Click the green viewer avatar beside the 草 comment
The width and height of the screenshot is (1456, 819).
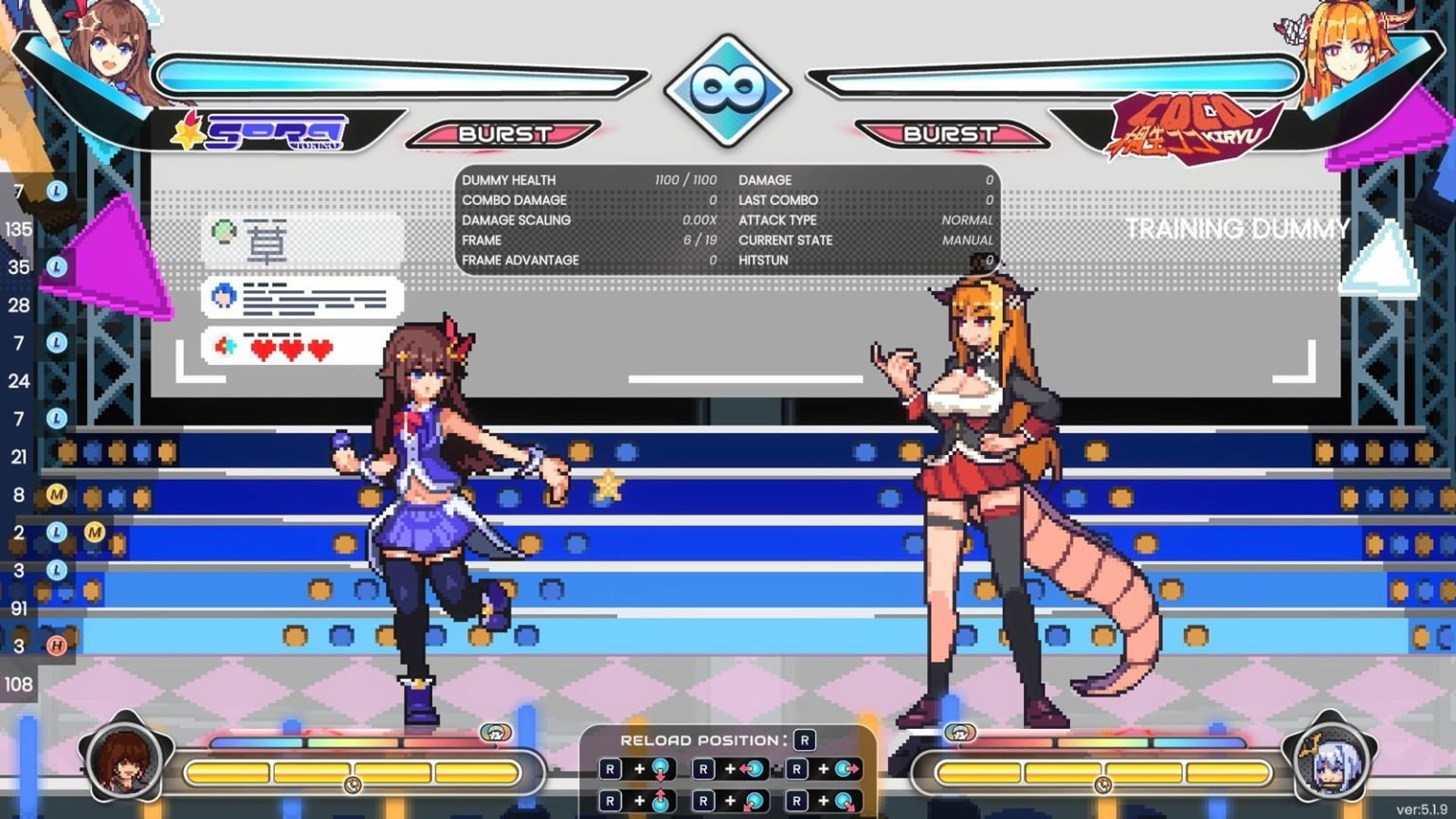224,229
